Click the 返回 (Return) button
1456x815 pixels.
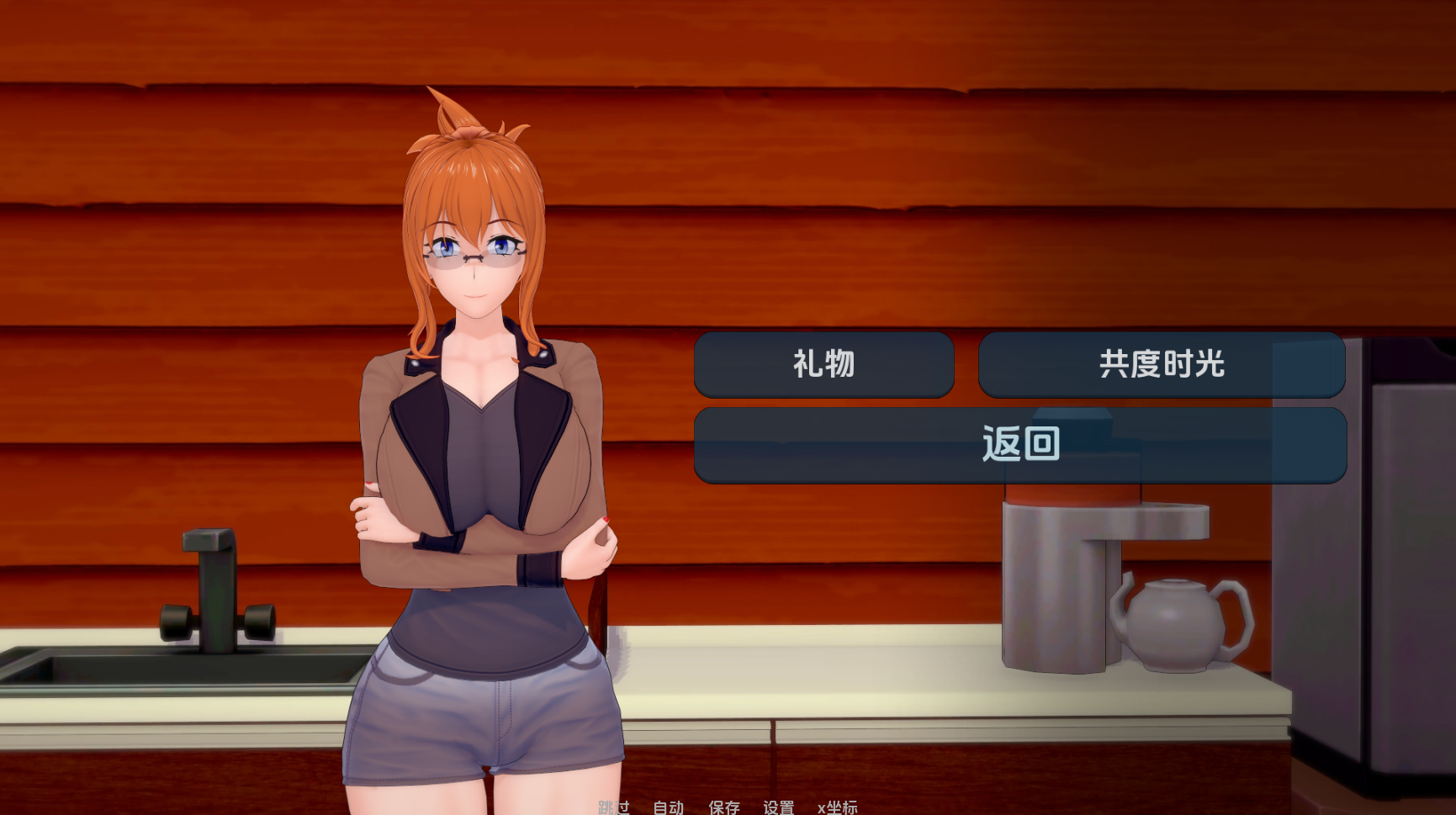[1019, 445]
